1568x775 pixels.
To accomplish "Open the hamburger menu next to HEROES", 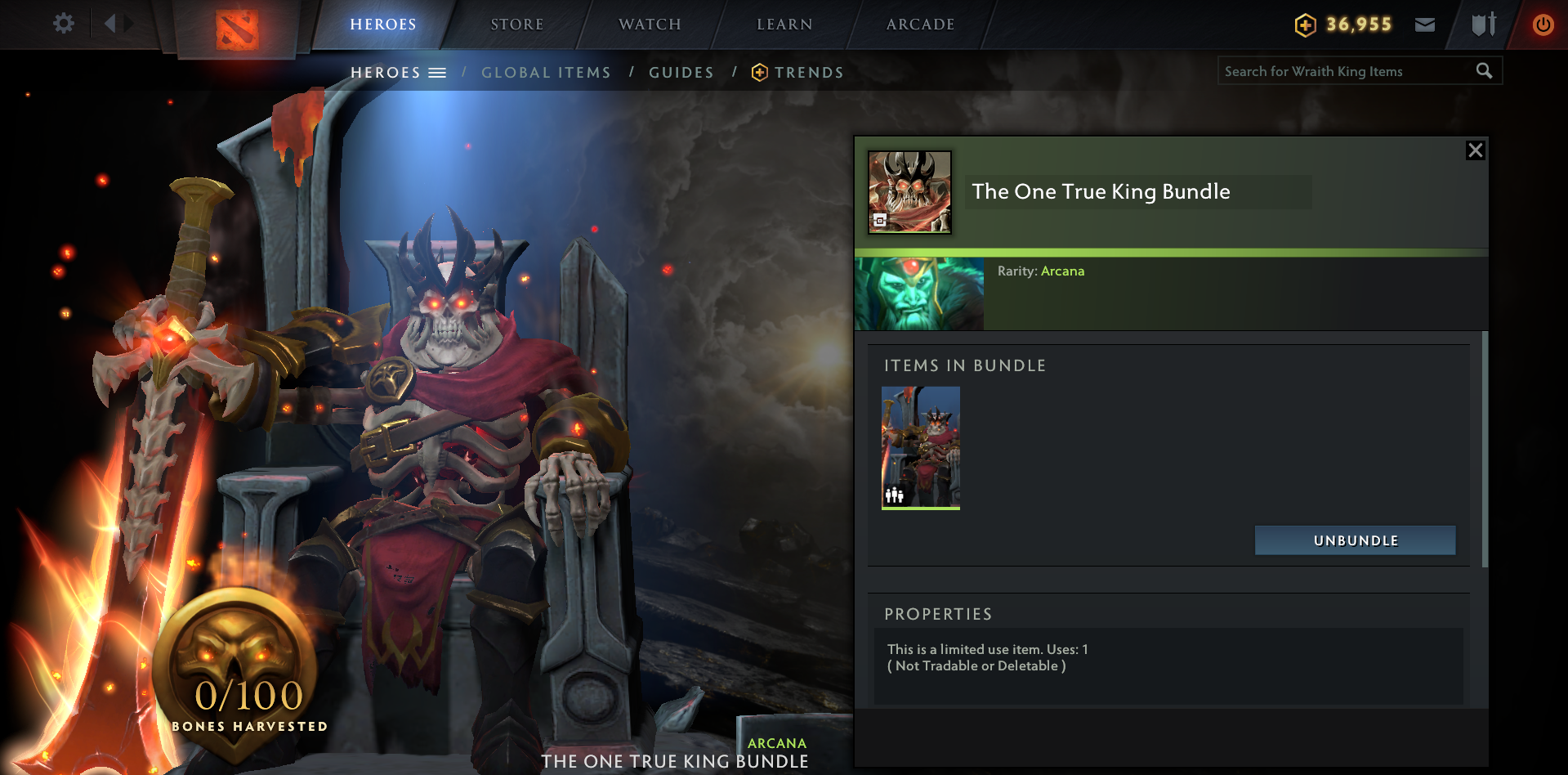I will 439,72.
